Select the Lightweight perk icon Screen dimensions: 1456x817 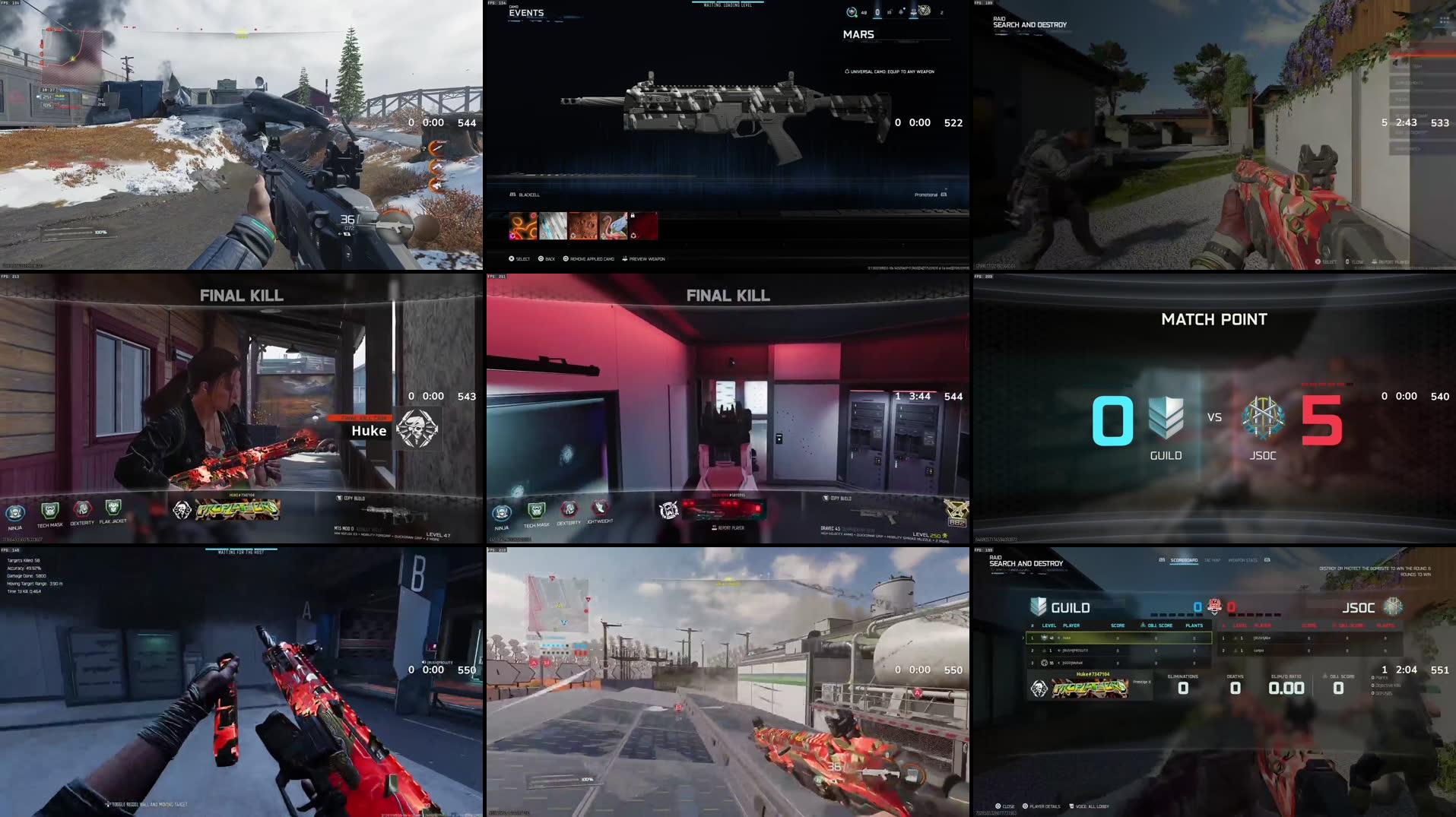[601, 509]
